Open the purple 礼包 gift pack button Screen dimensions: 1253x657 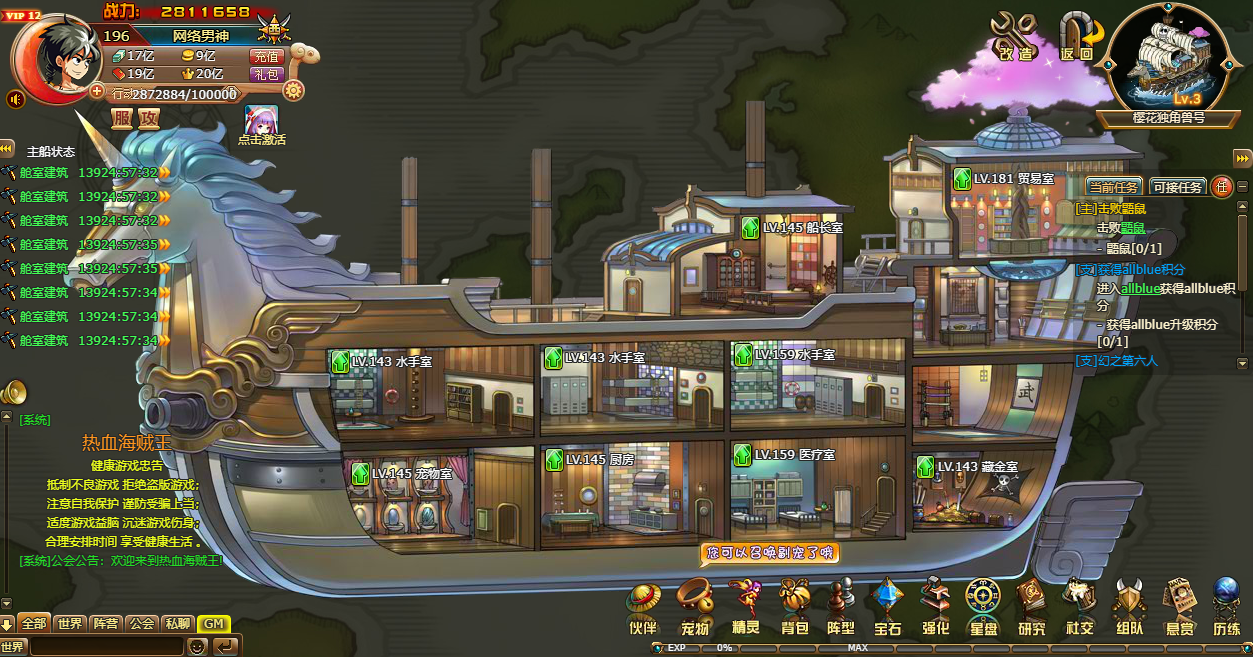tap(267, 74)
